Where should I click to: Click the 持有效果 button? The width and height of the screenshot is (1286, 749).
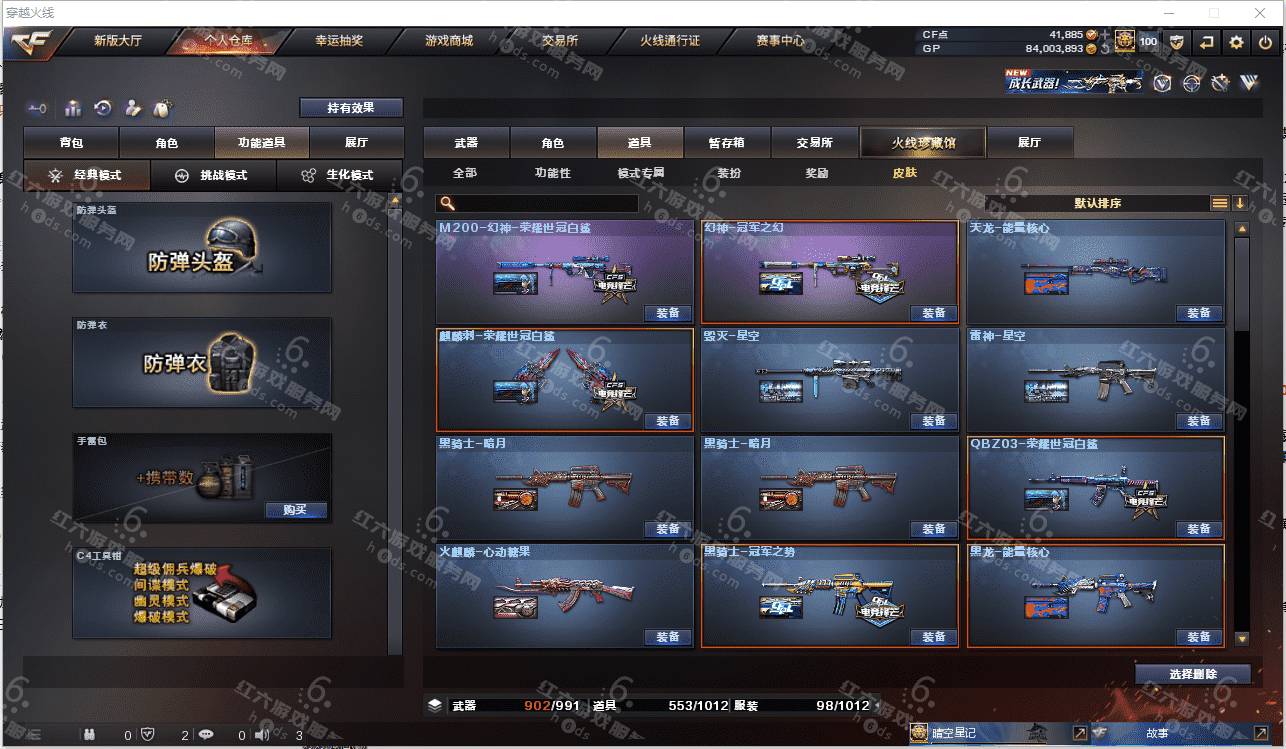tap(350, 108)
